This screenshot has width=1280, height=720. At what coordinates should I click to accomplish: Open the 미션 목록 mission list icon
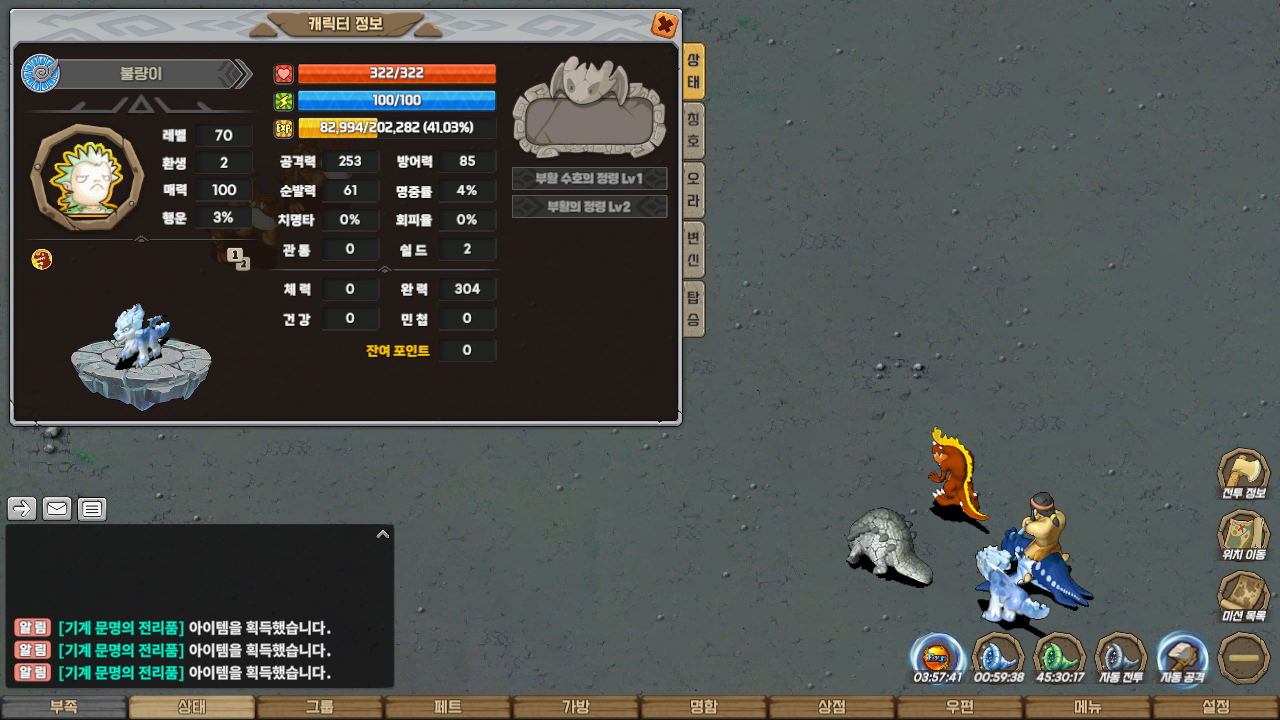pyautogui.click(x=1243, y=596)
